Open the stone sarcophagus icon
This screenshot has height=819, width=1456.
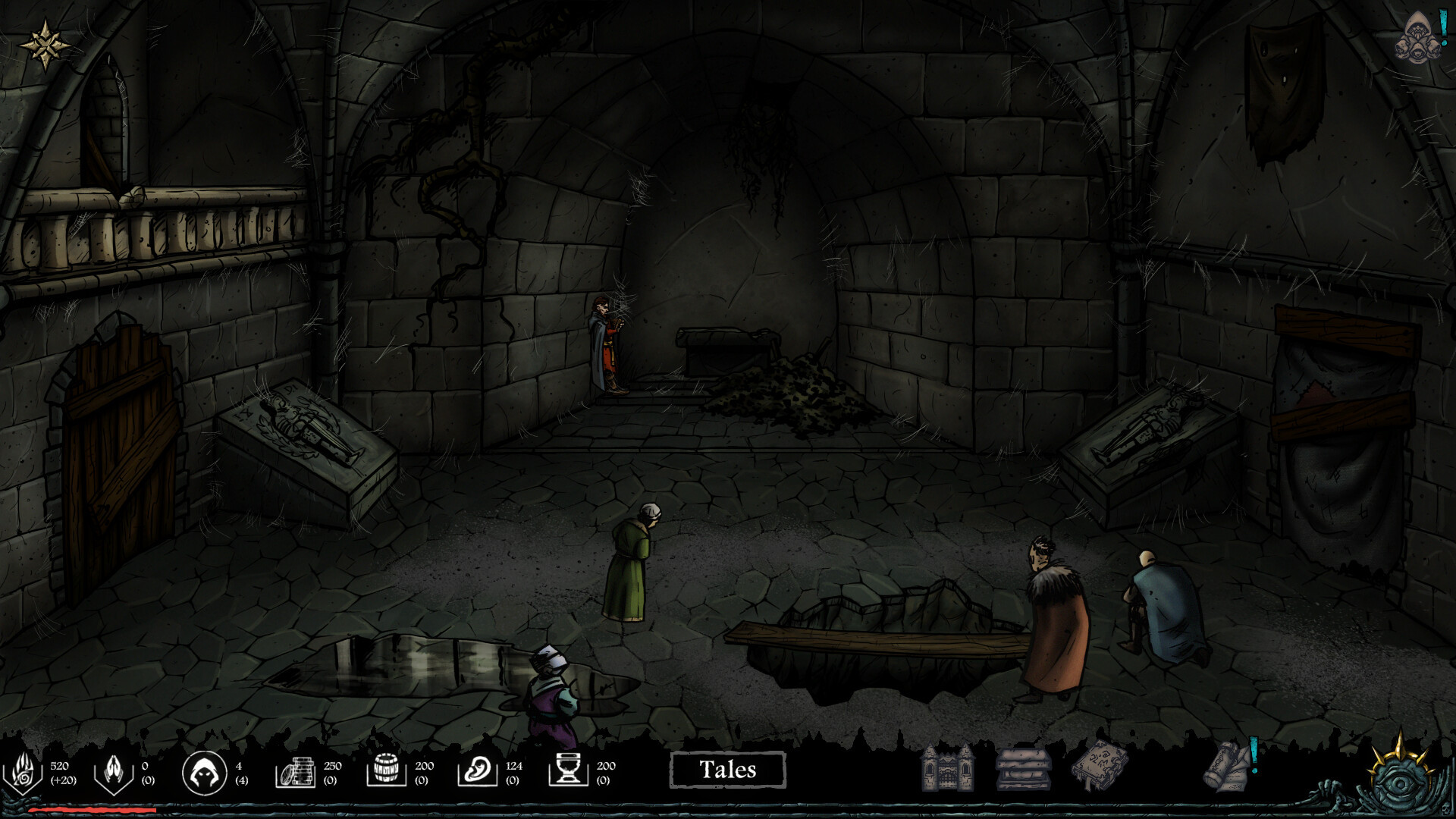click(x=1023, y=768)
